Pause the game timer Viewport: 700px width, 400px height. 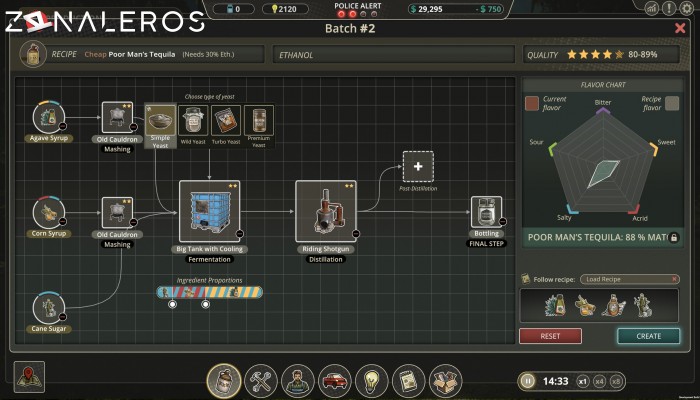(x=527, y=381)
